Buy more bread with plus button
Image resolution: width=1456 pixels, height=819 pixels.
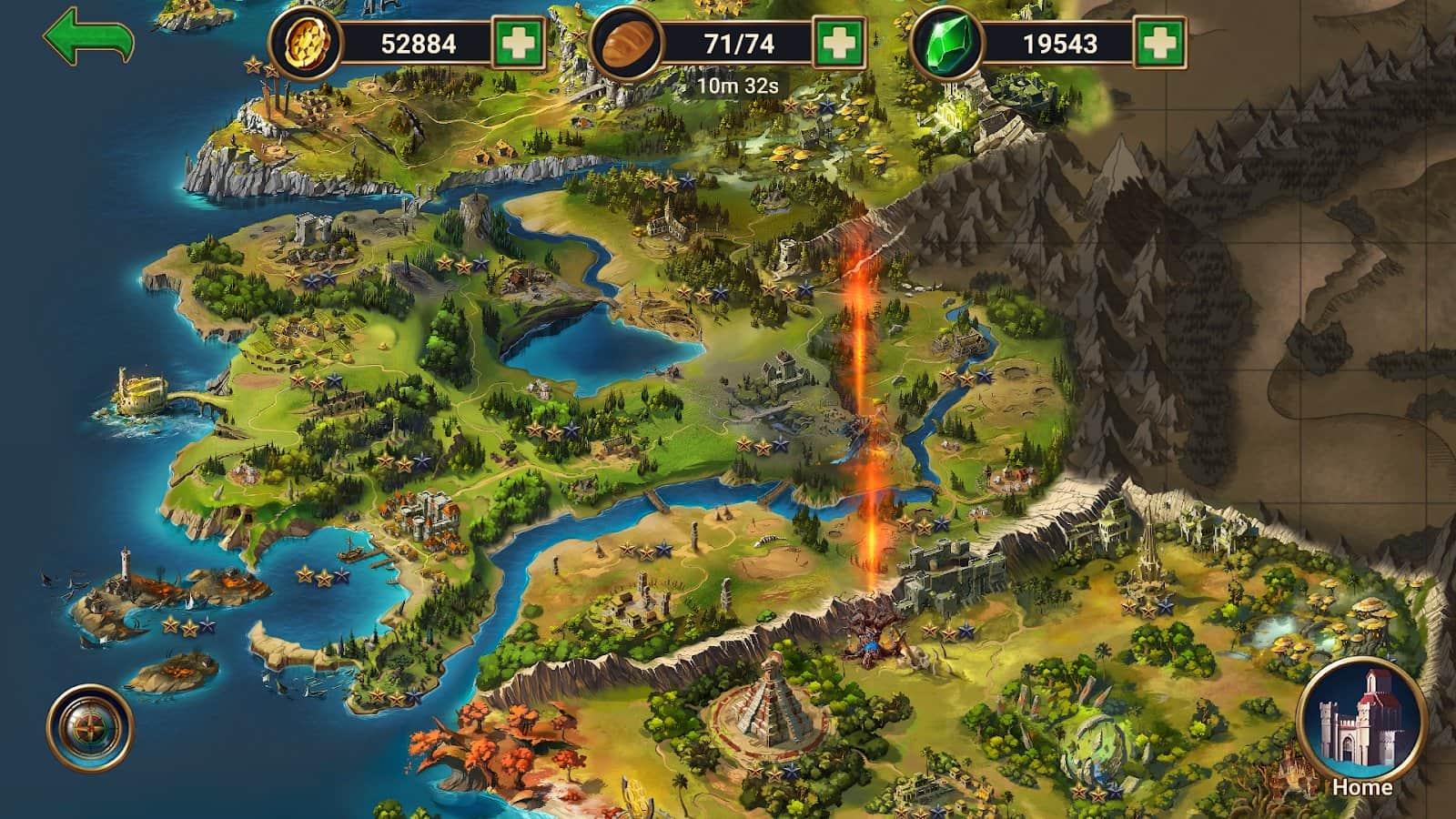coord(839,43)
